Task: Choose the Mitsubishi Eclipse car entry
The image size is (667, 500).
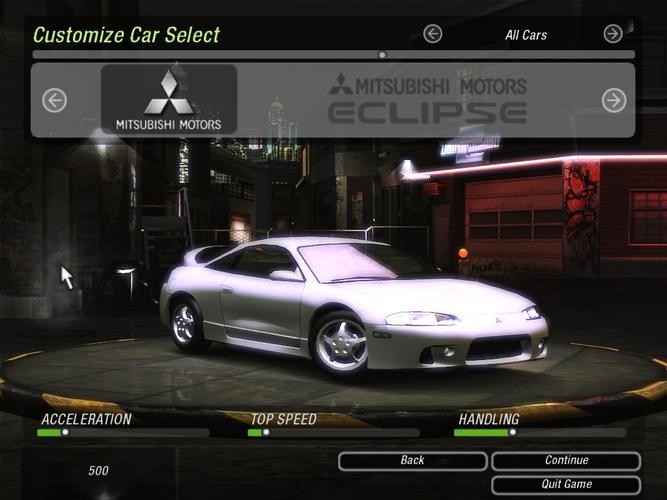Action: [428, 100]
